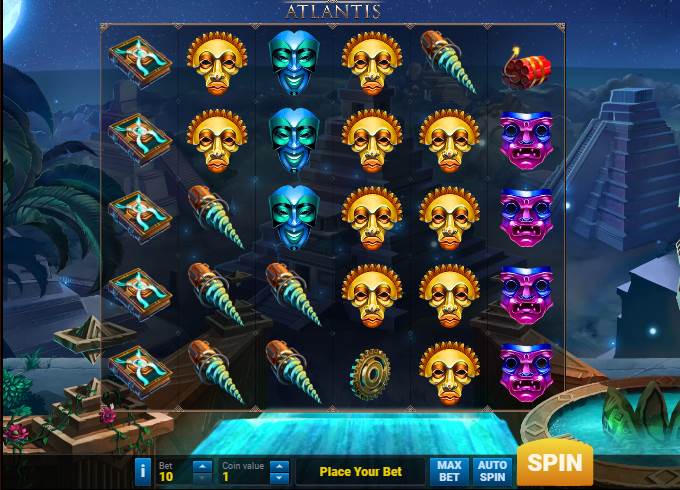Image resolution: width=680 pixels, height=490 pixels.
Task: Set the wager with MAX BET
Action: 449,470
